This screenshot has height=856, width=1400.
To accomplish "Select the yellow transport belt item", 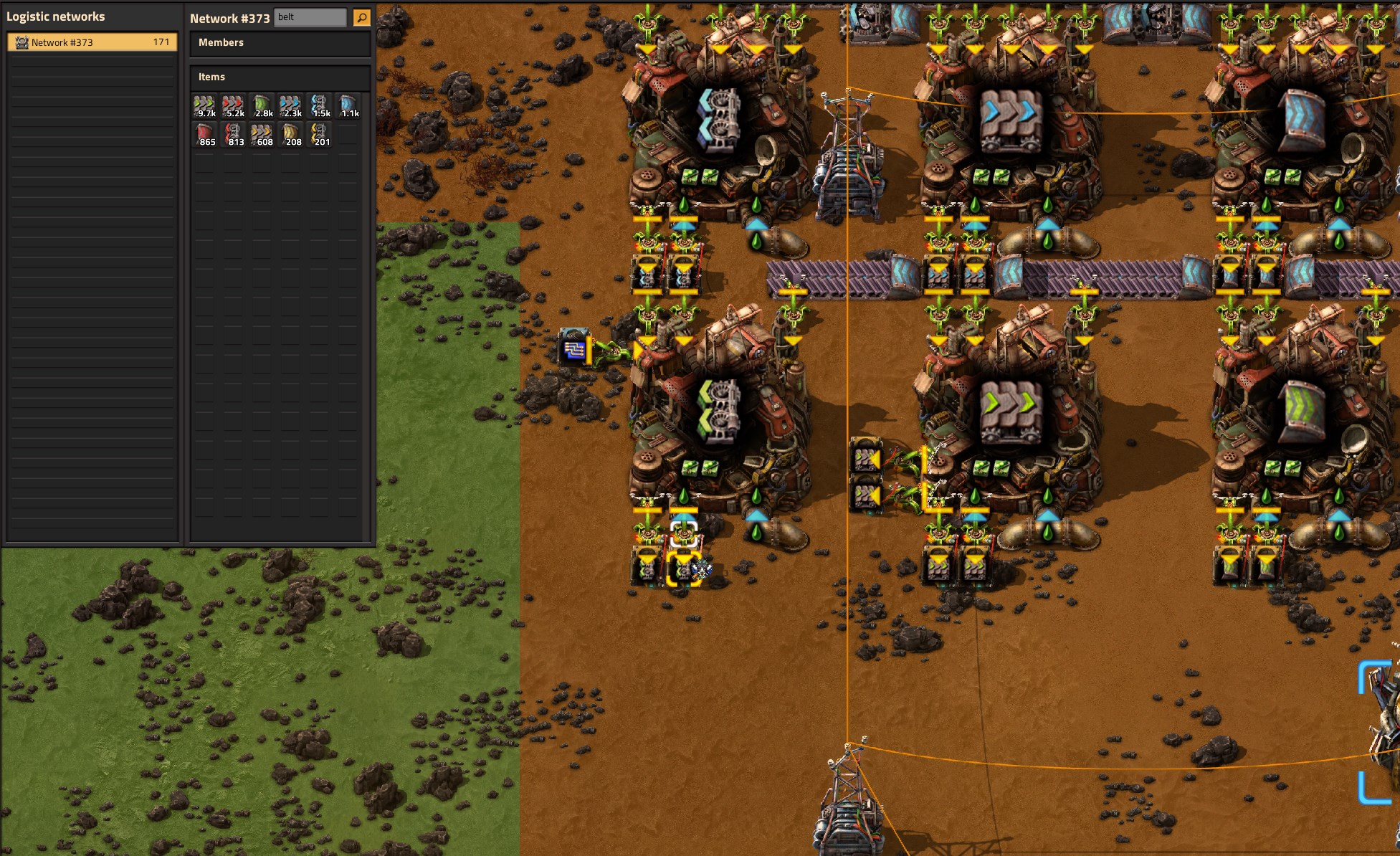I will (x=262, y=135).
